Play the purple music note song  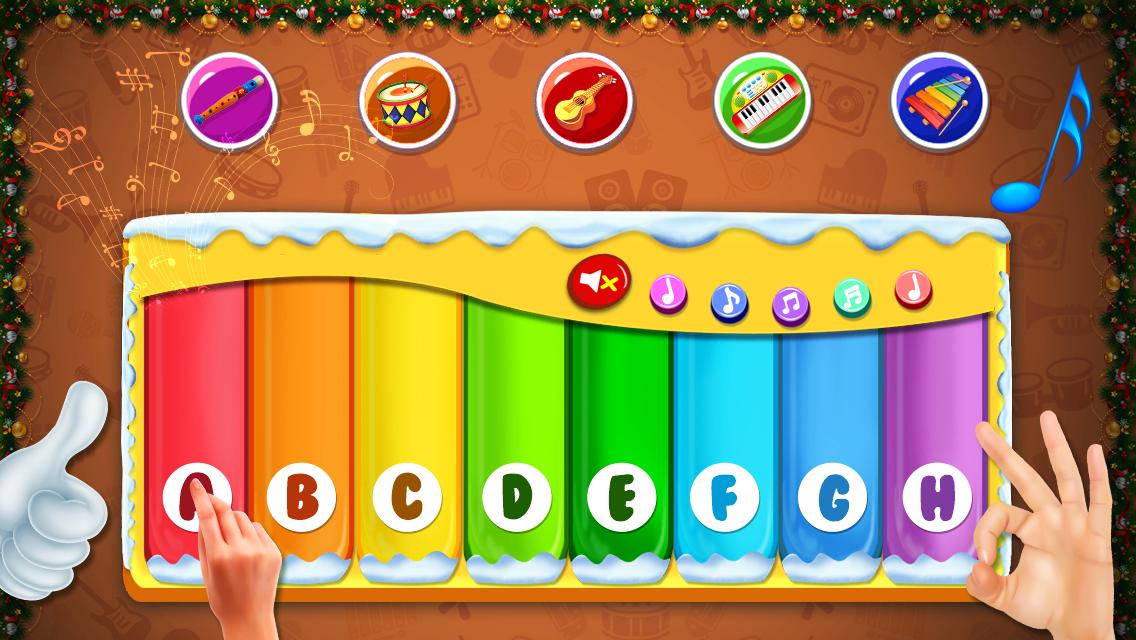tap(791, 304)
